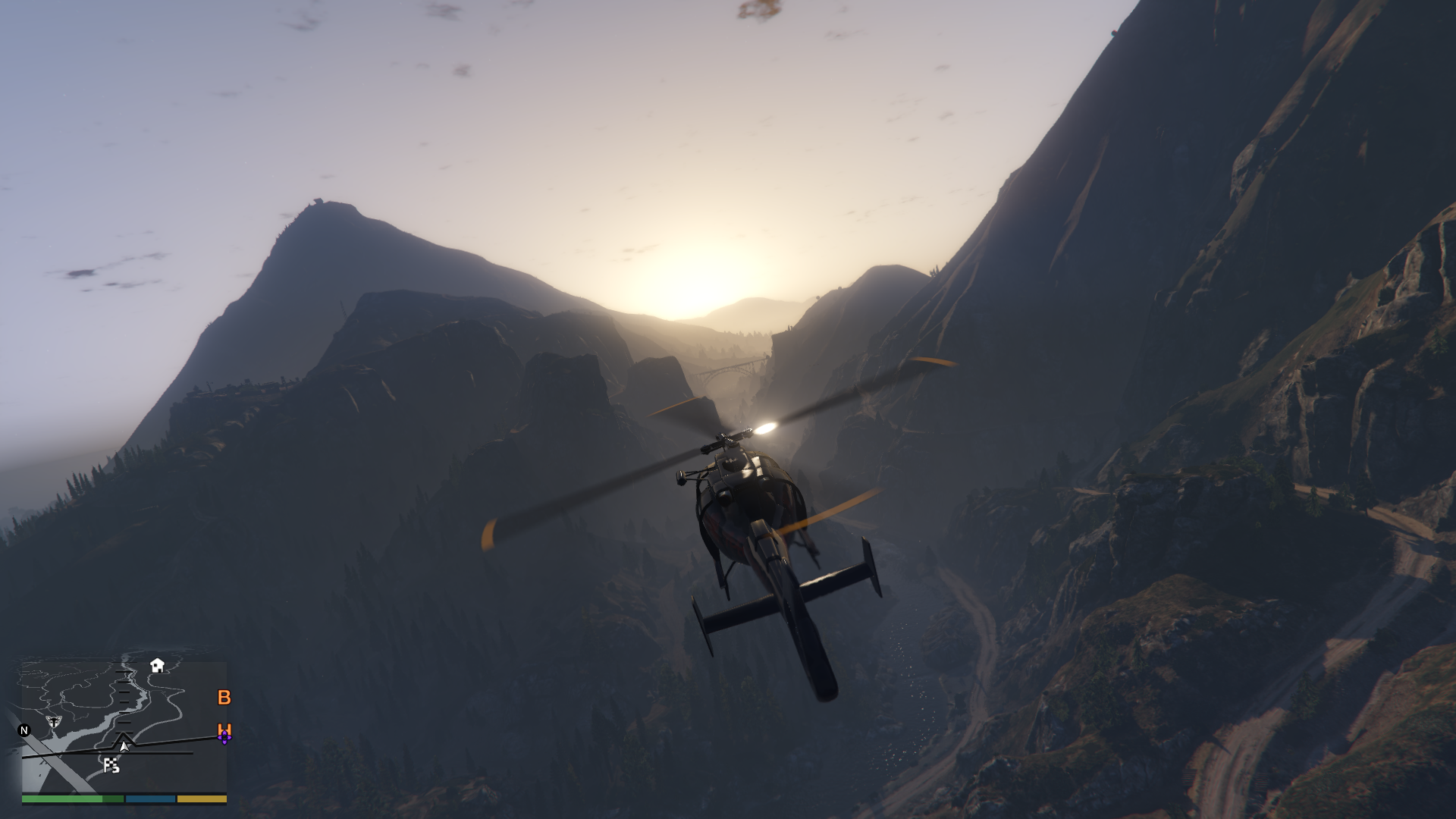Click the north compass indicator on the minimap
Viewport: 1456px width, 819px height.
click(24, 730)
